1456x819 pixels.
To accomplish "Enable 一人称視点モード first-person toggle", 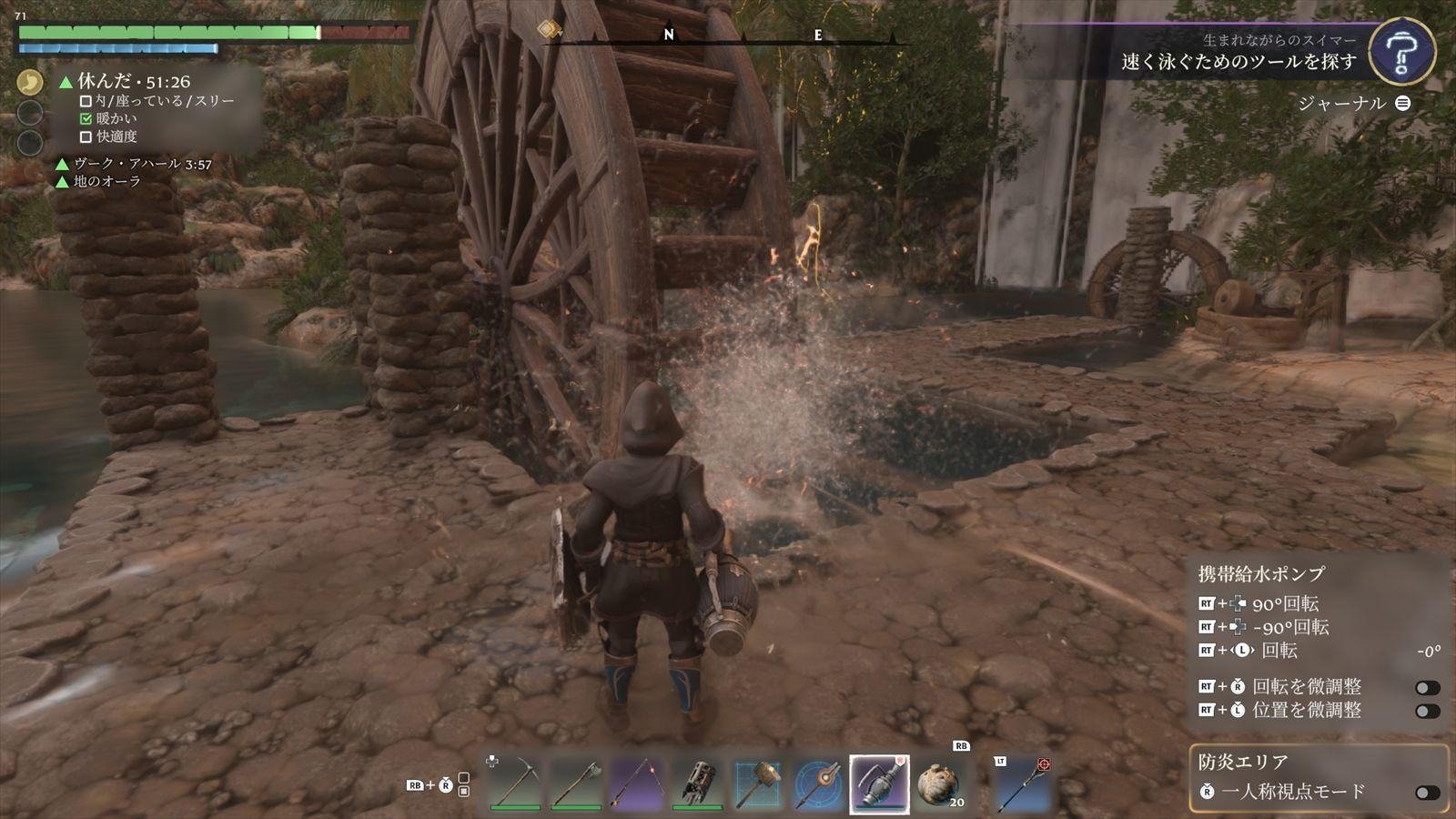I will (x=1427, y=793).
